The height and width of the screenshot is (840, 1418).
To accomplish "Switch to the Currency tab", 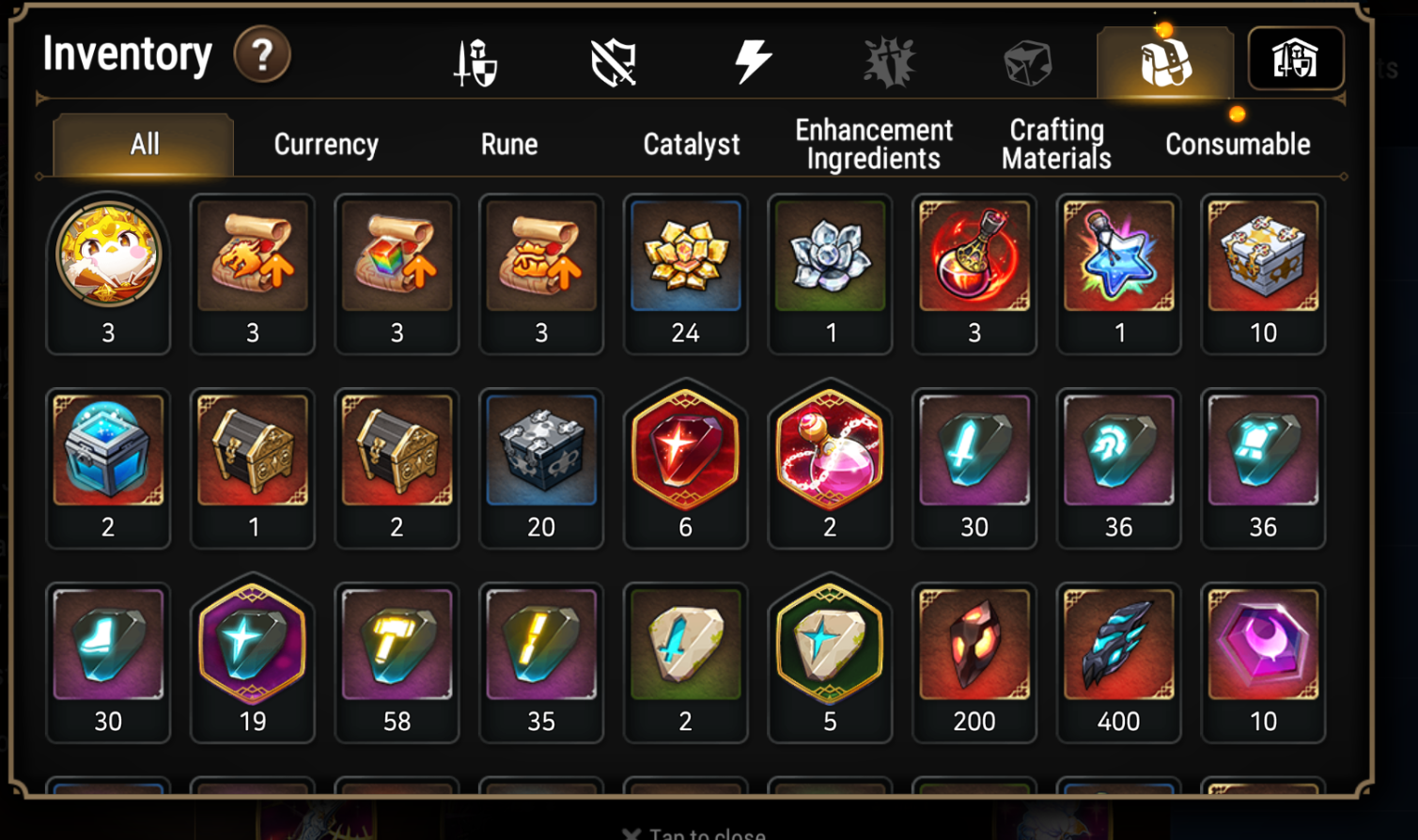I will (324, 145).
